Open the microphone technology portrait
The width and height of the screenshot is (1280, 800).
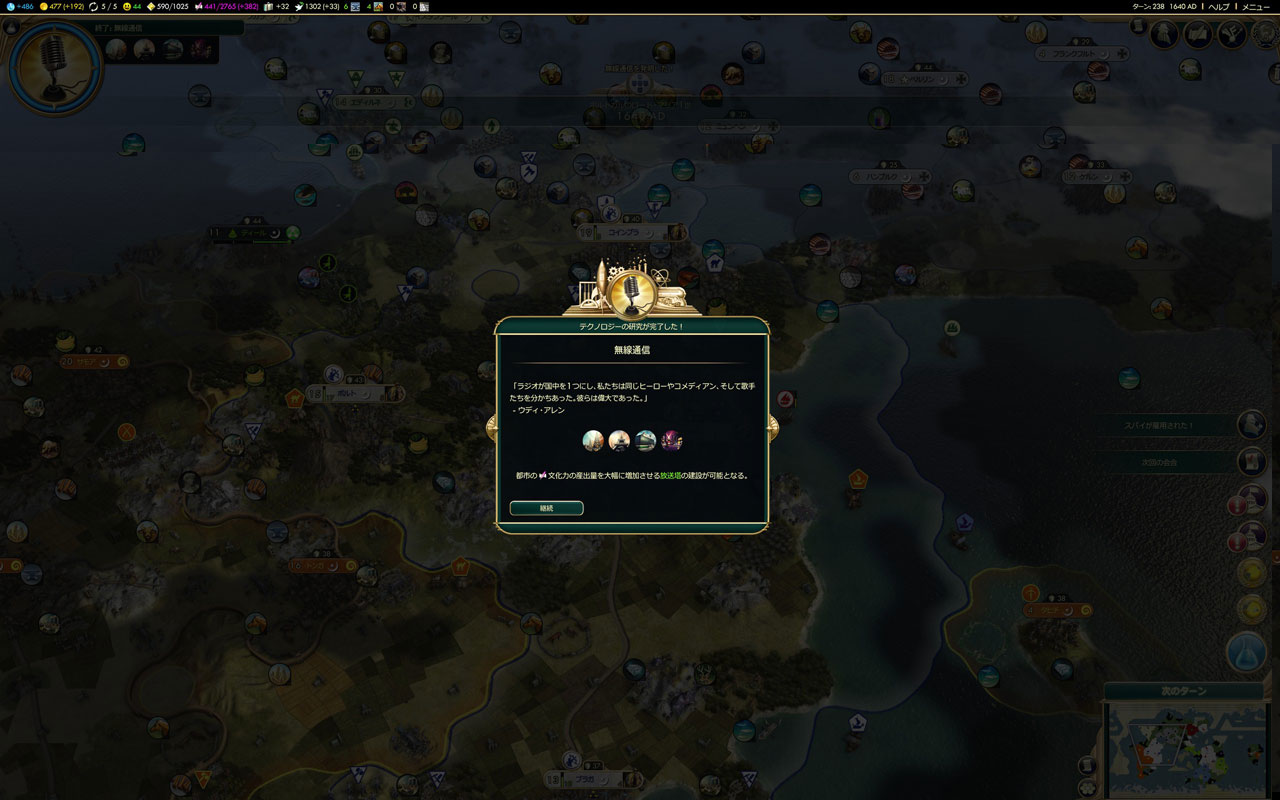tap(55, 66)
